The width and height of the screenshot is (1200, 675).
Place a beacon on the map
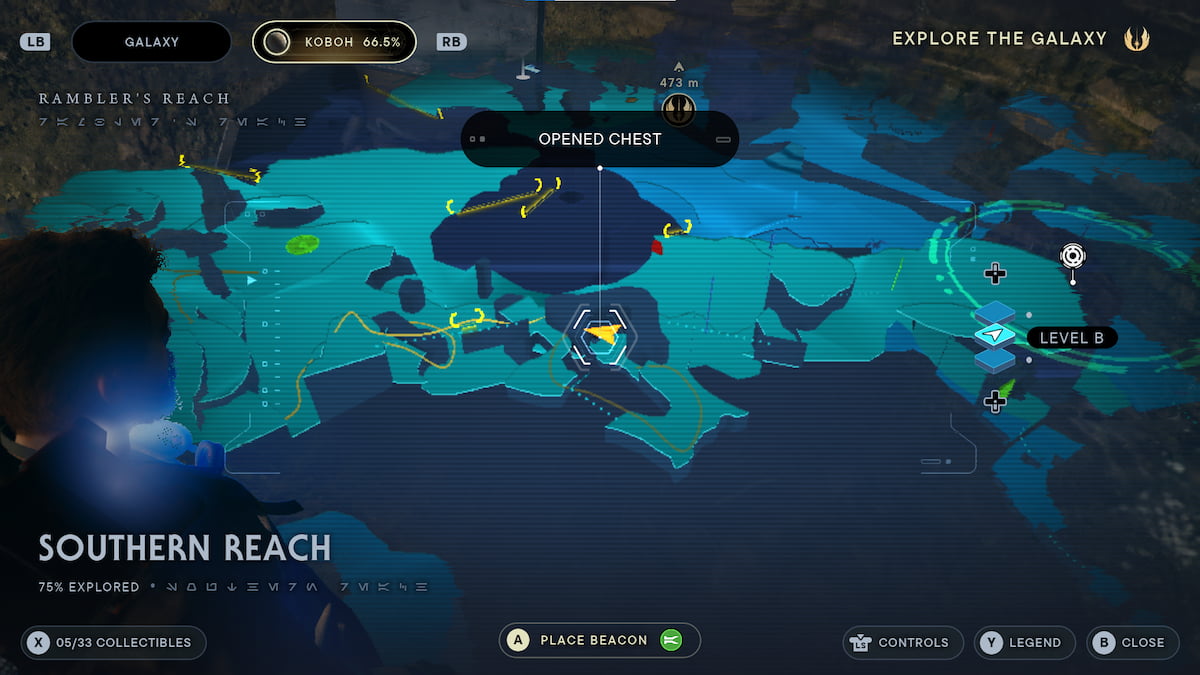pyautogui.click(x=599, y=641)
